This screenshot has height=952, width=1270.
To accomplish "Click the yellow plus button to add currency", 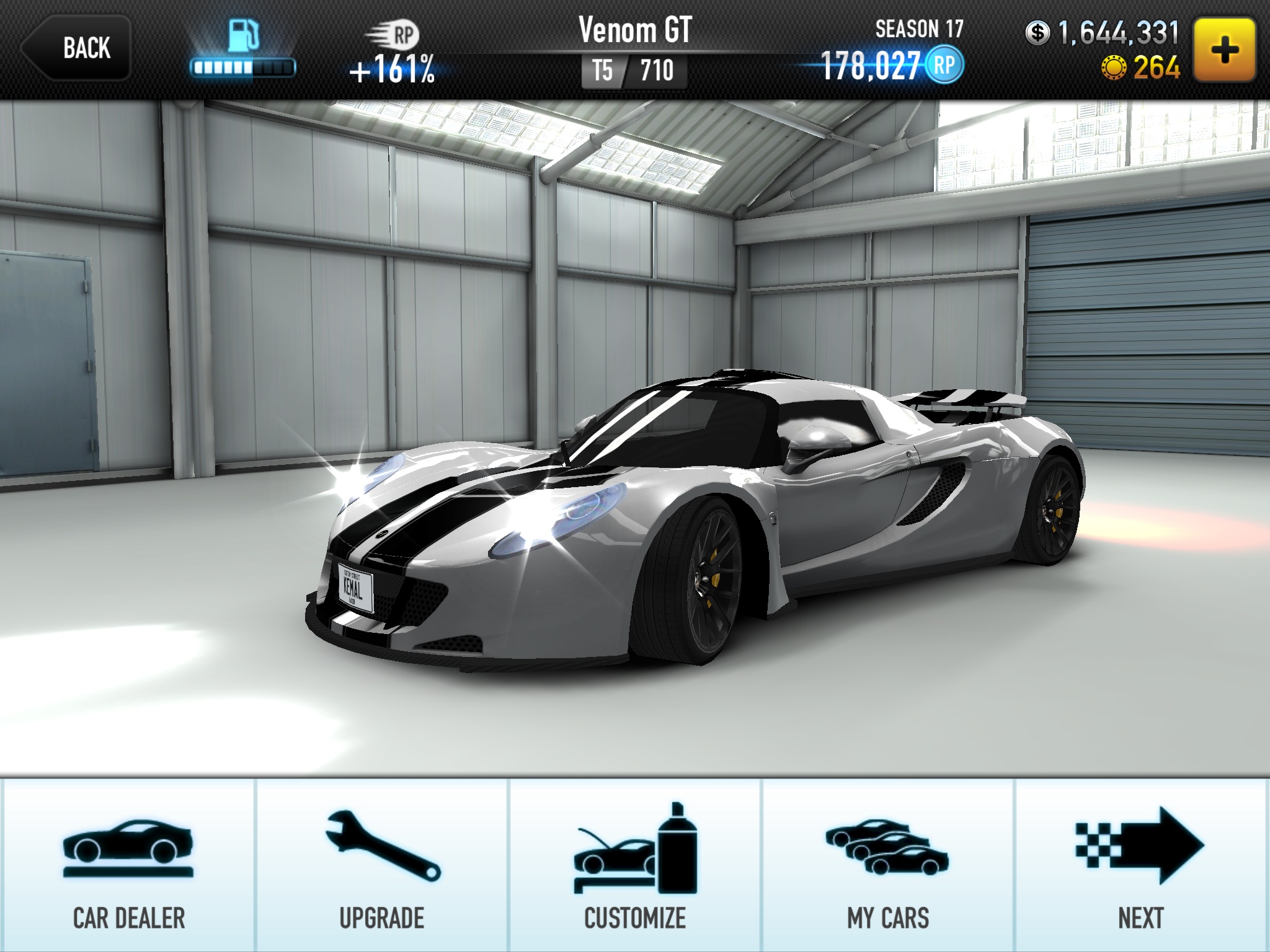I will (x=1225, y=50).
